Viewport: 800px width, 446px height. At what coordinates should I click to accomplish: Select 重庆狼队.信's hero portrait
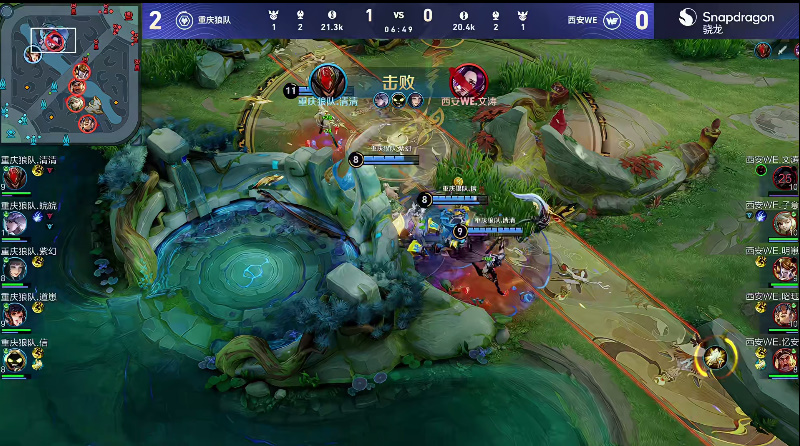[x=14, y=360]
